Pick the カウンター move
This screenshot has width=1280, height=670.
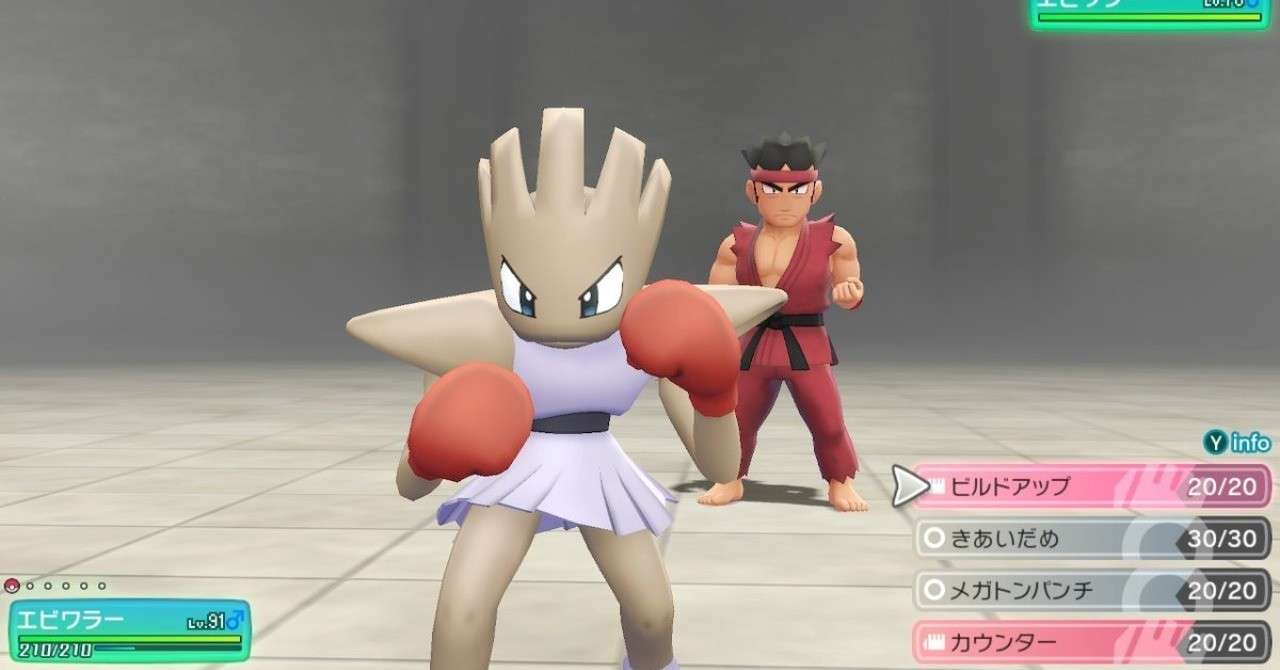[1090, 641]
